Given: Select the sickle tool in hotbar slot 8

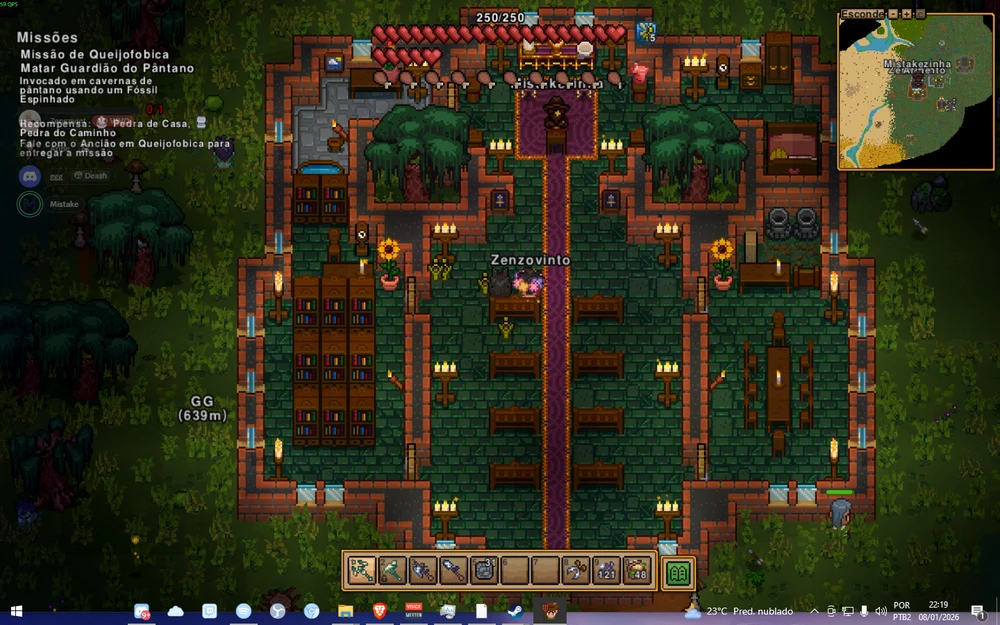Looking at the screenshot, I should pyautogui.click(x=575, y=571).
